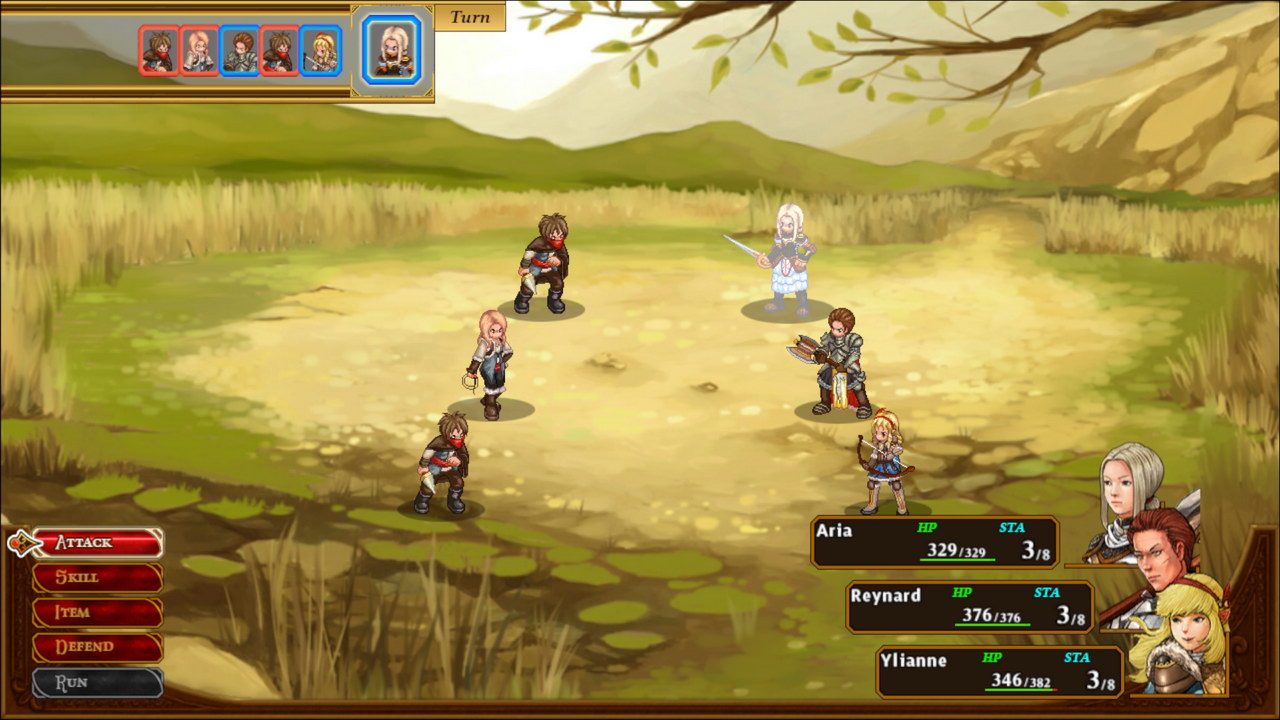Image resolution: width=1280 pixels, height=720 pixels.
Task: Click the Turn banner at the top
Action: 468,17
